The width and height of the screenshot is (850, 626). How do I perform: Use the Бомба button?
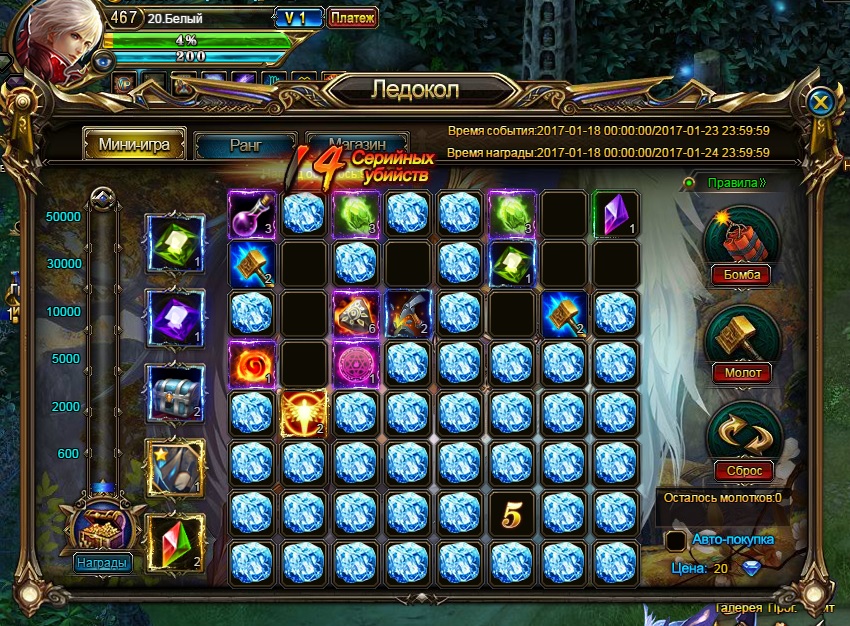point(742,274)
